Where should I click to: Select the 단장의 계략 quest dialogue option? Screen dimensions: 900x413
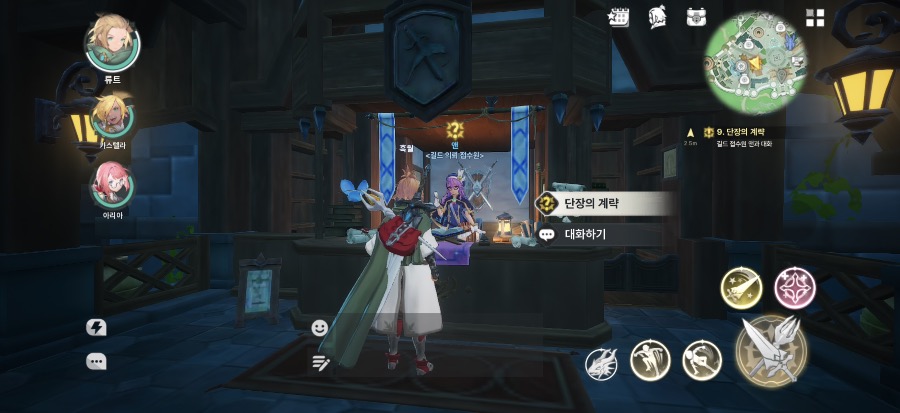pyautogui.click(x=604, y=203)
